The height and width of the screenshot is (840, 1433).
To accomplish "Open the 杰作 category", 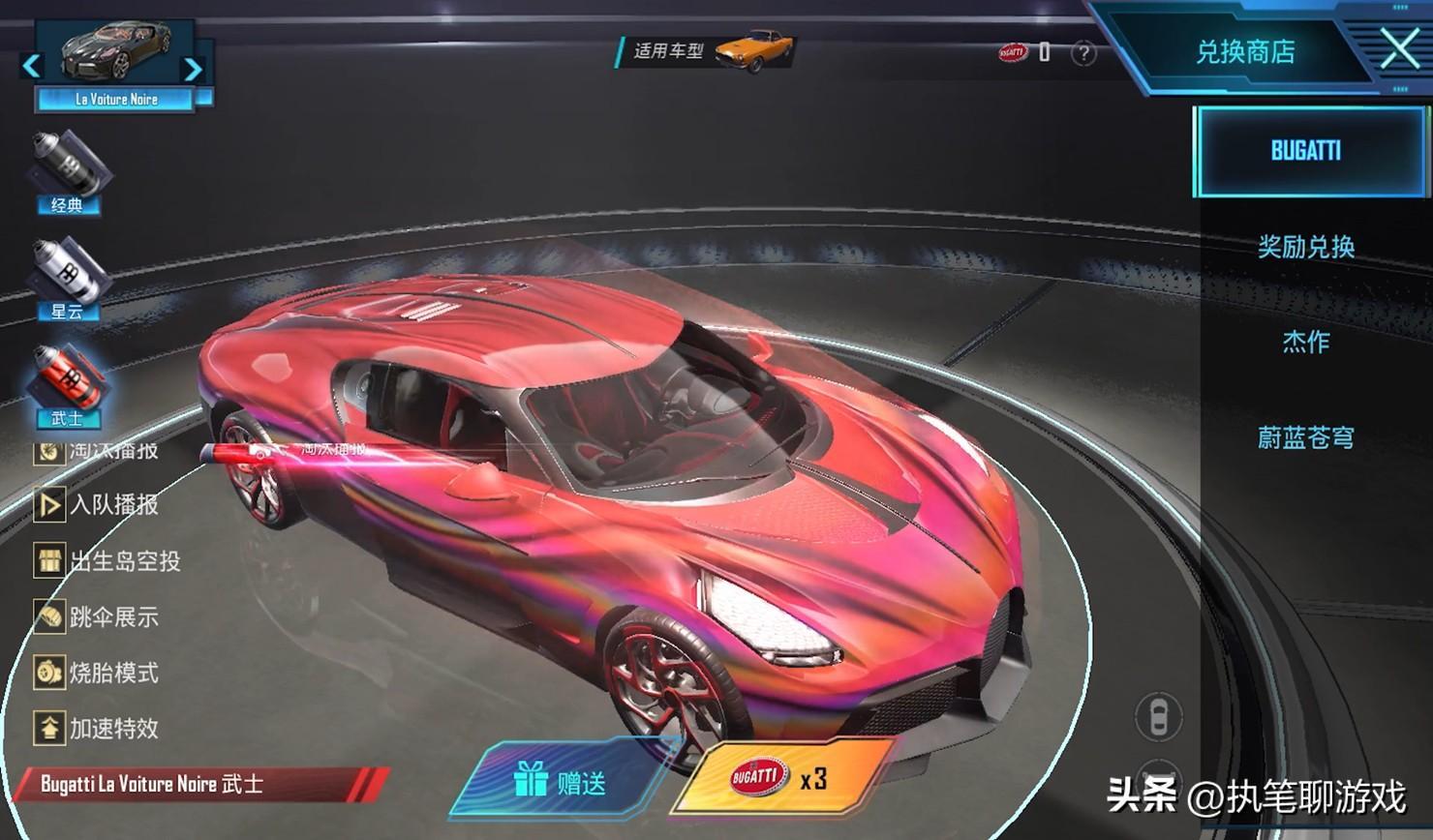I will [x=1305, y=342].
